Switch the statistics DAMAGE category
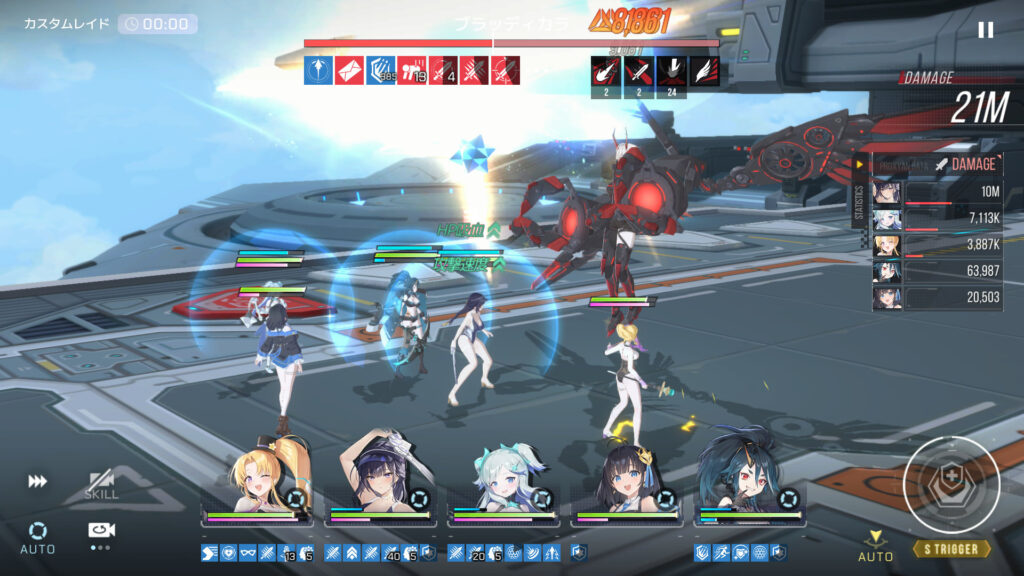Image resolution: width=1024 pixels, height=576 pixels. tap(966, 164)
